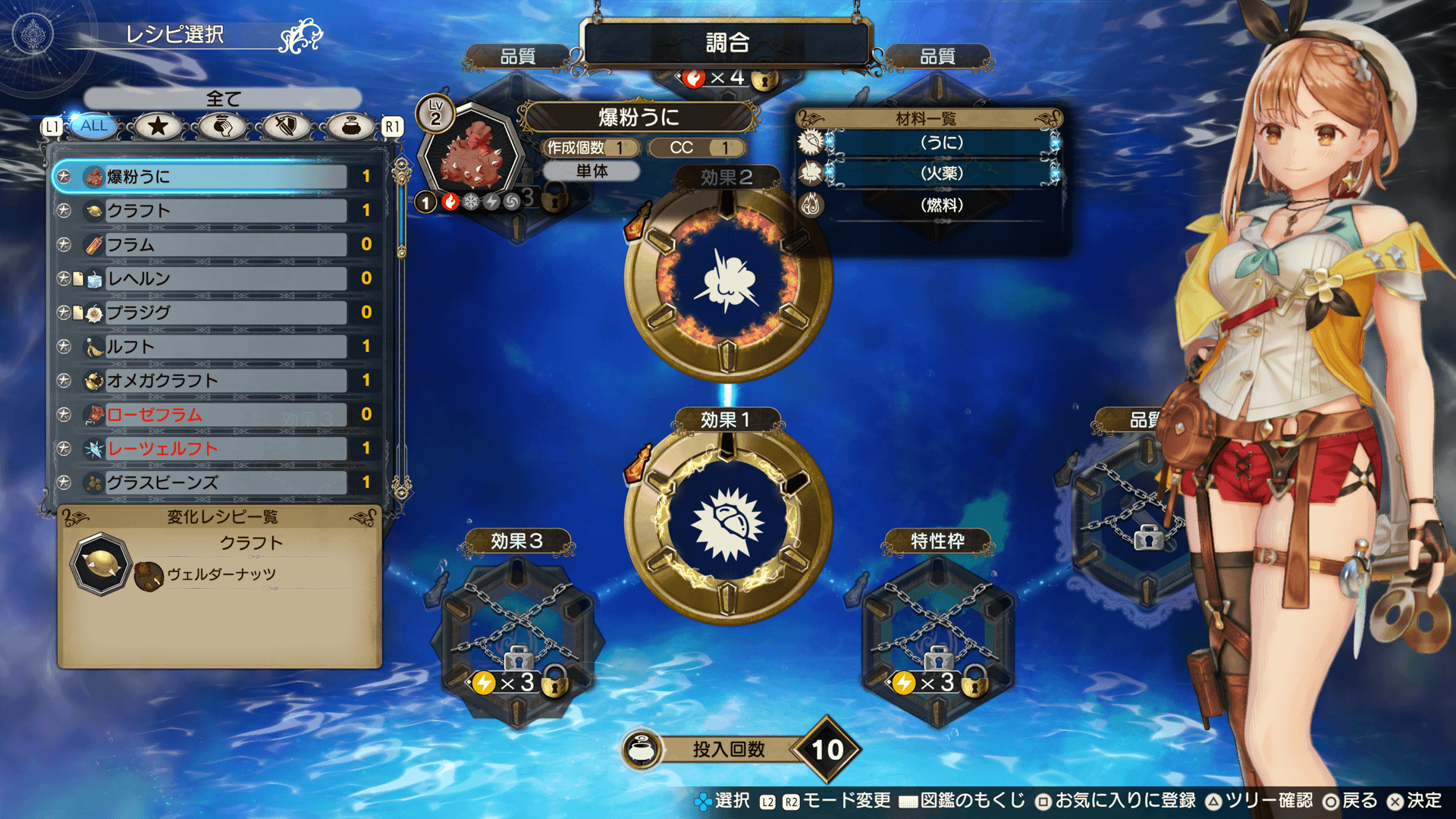The image size is (1456, 819).
Task: Choose the クラフト recipe from the list
Action: pos(220,211)
